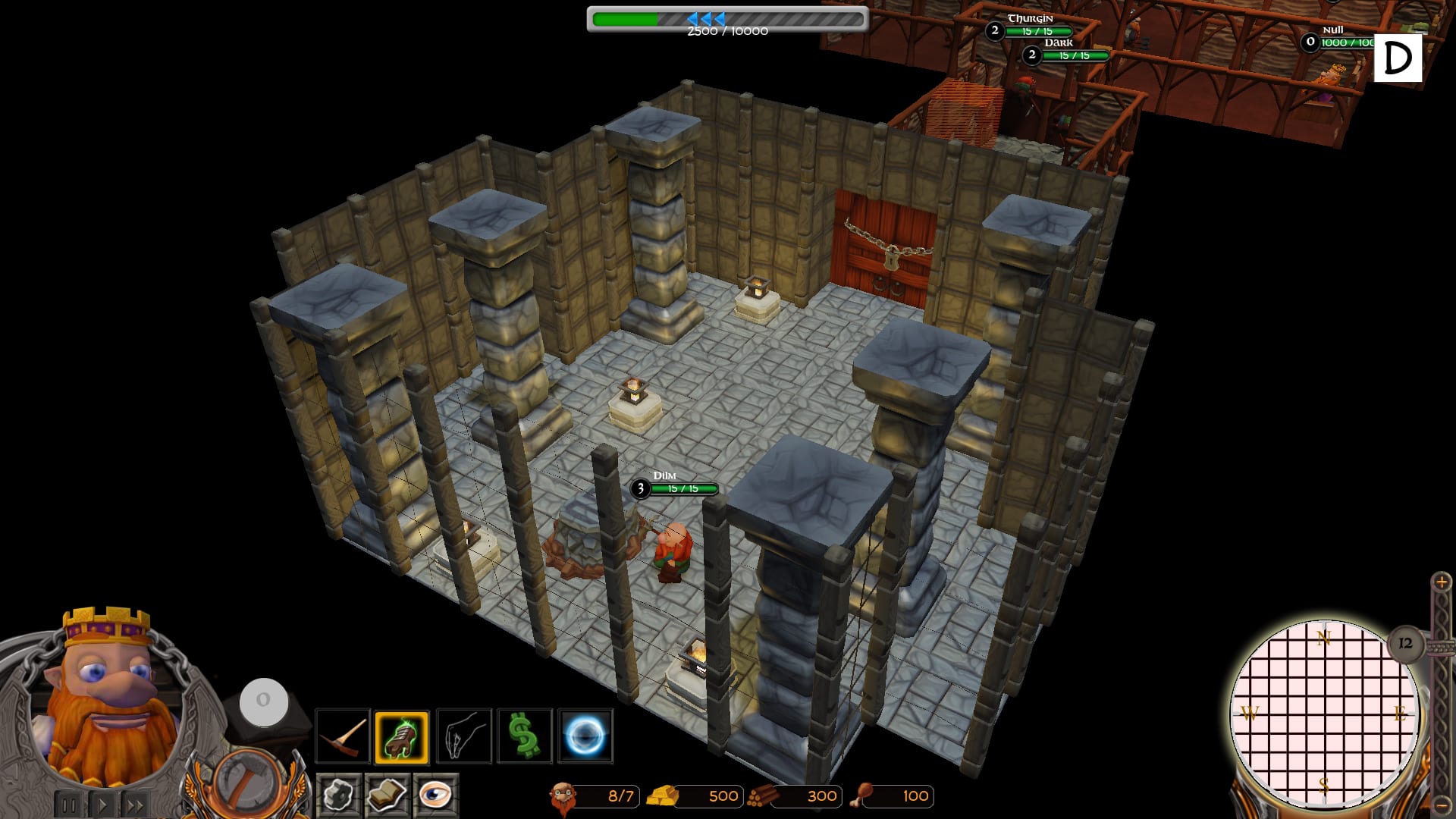The height and width of the screenshot is (819, 1456).
Task: Pause the game speed
Action: pos(68,805)
